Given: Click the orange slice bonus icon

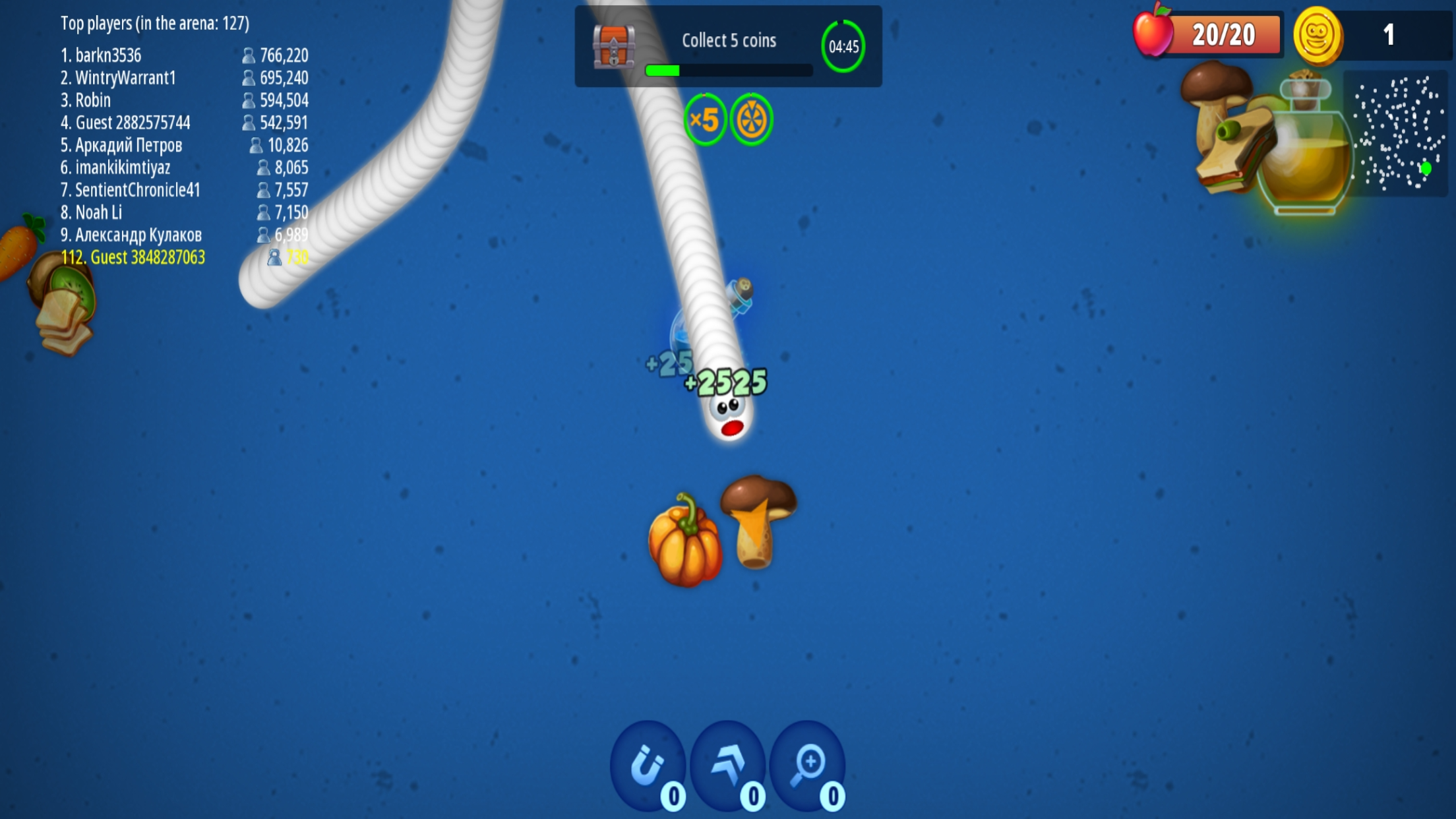Looking at the screenshot, I should point(751,120).
